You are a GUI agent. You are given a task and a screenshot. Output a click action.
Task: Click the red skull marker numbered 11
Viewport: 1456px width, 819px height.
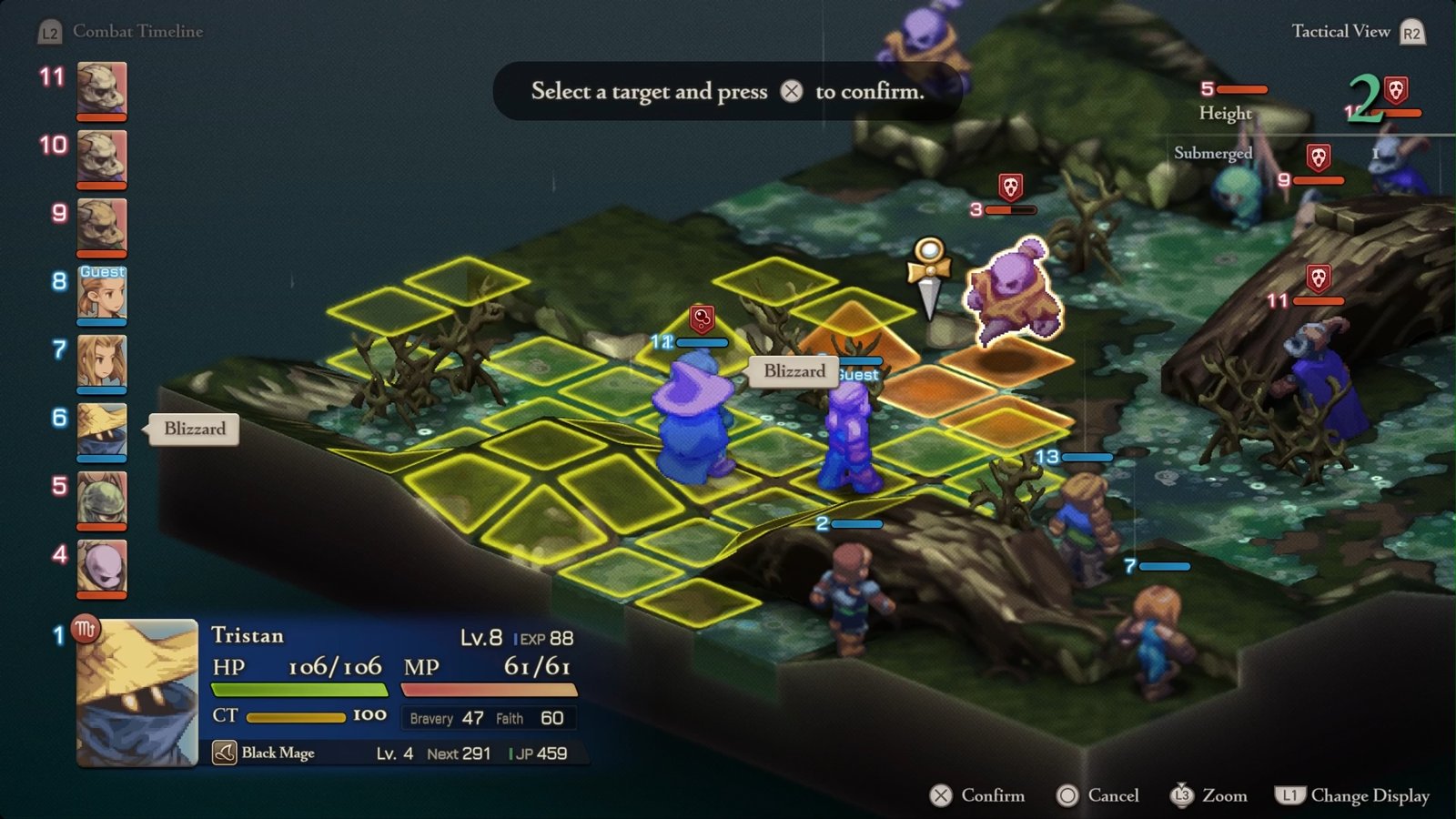pyautogui.click(x=1318, y=278)
